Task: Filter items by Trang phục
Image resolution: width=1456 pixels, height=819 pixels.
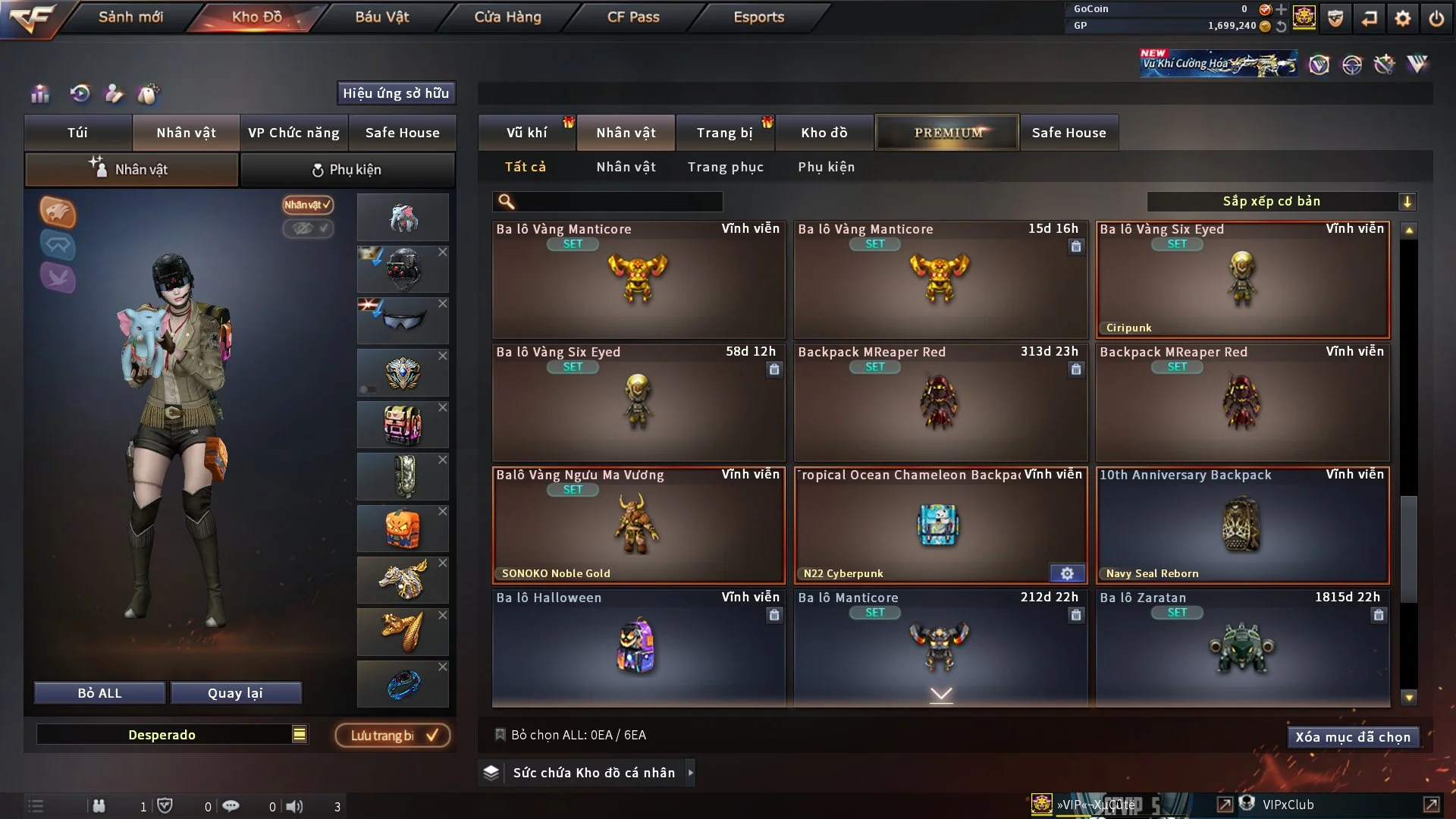Action: [725, 167]
